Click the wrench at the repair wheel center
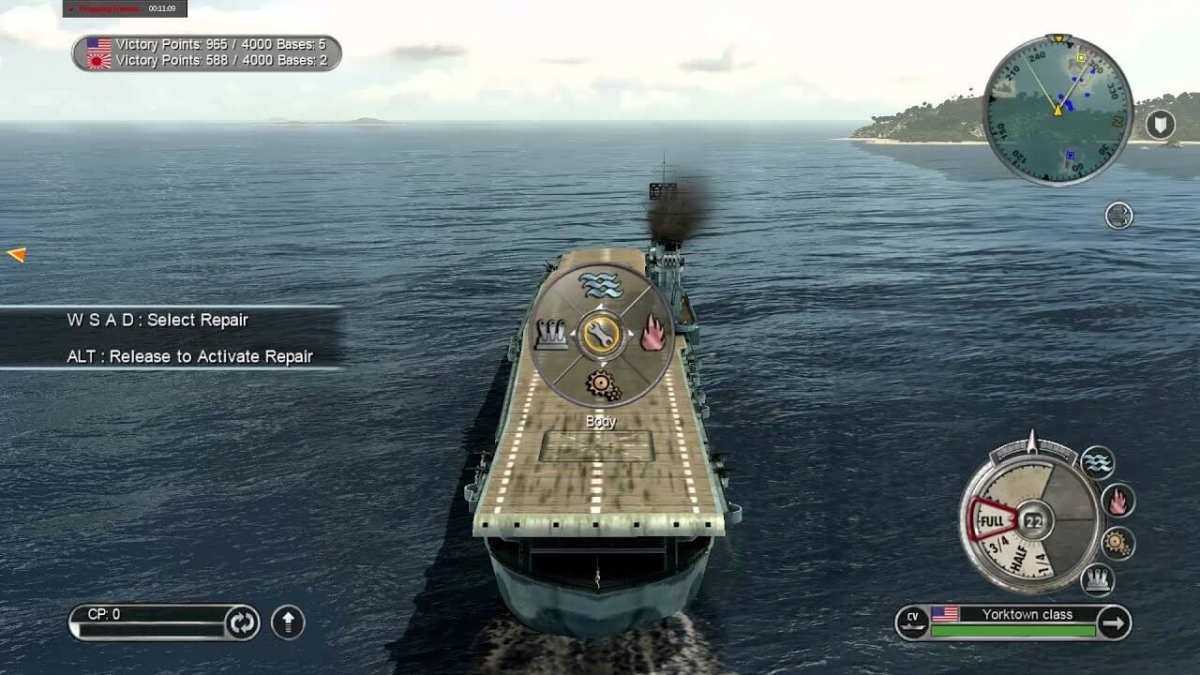Screen dimensions: 1200x675 pos(601,334)
